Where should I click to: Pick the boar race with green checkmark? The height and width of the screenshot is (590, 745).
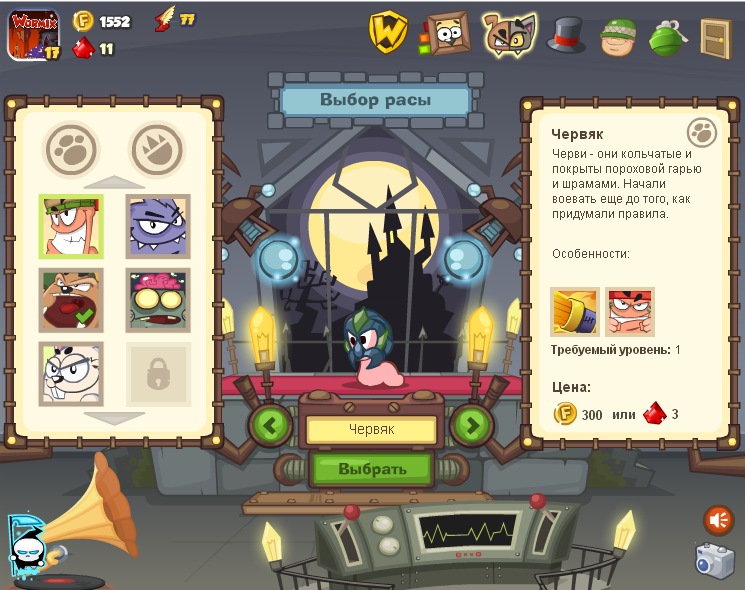coord(71,300)
